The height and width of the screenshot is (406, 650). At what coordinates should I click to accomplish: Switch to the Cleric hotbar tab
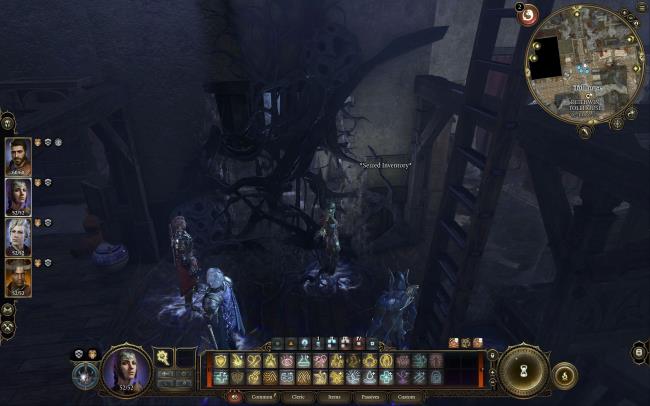tap(298, 397)
